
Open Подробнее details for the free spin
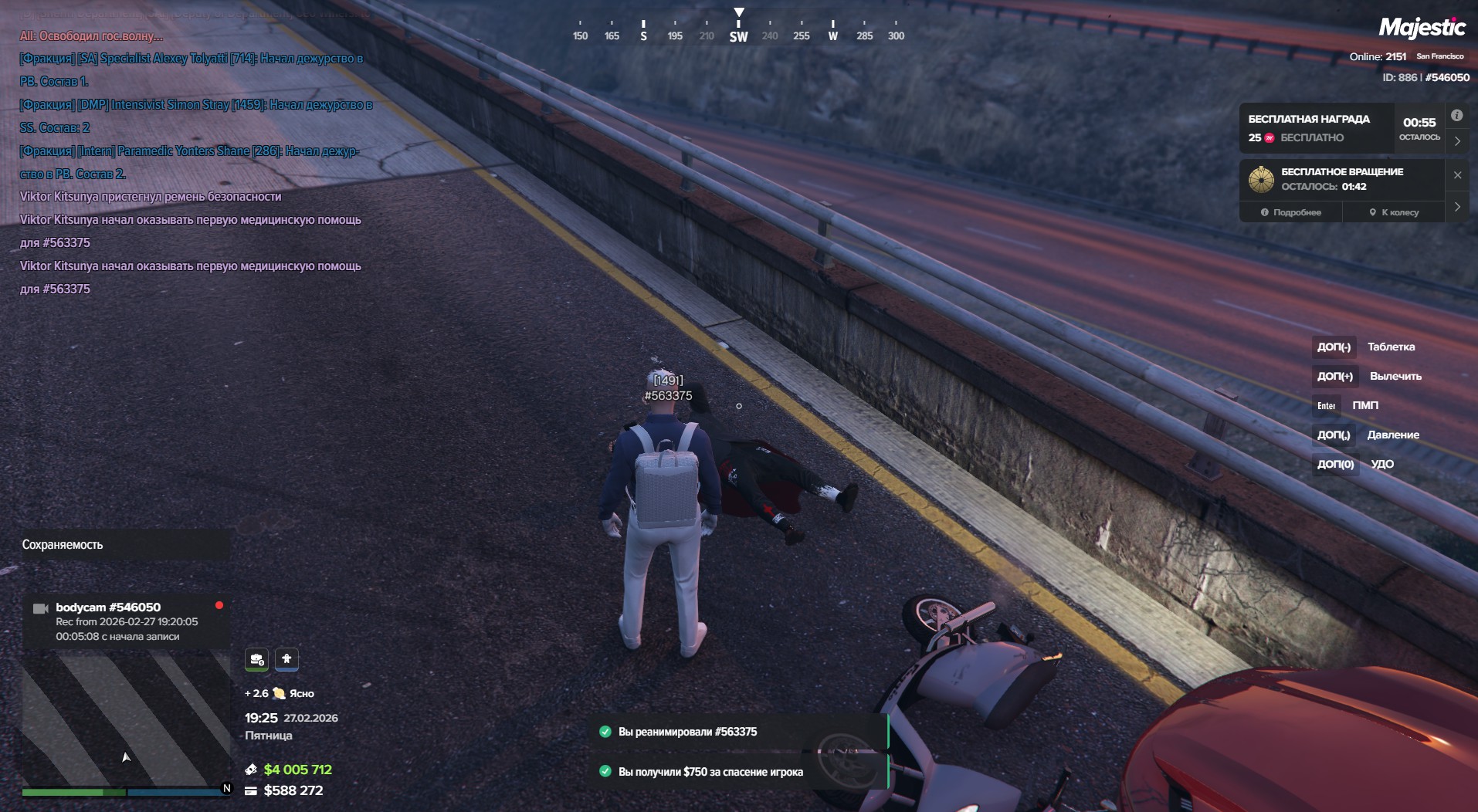click(x=1290, y=212)
